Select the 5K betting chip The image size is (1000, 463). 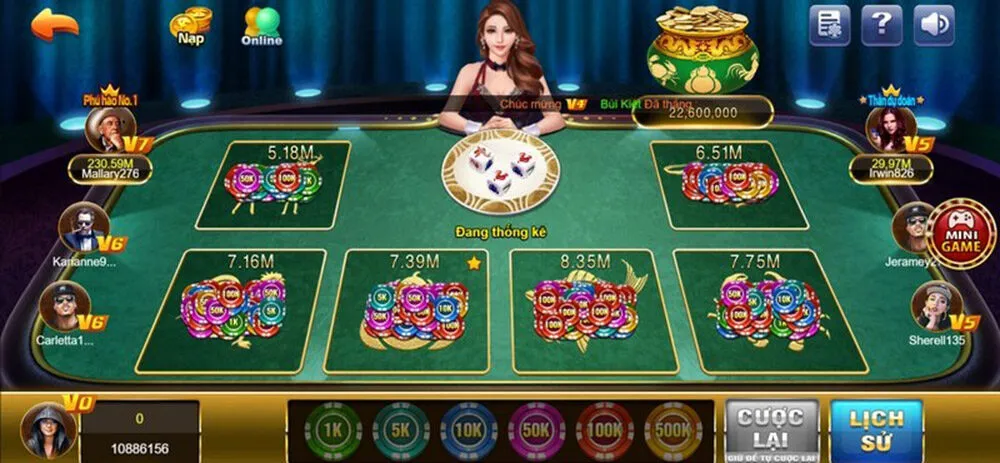click(x=401, y=430)
